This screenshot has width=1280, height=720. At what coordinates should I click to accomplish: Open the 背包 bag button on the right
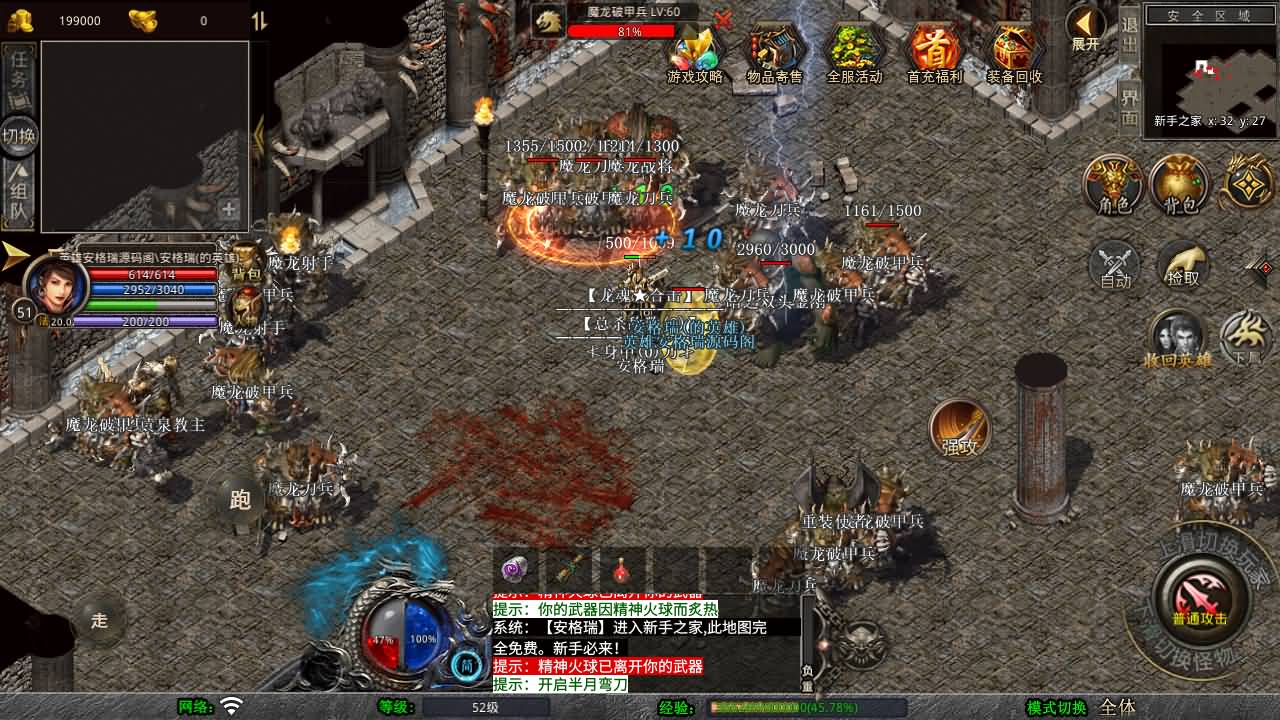pyautogui.click(x=1180, y=185)
